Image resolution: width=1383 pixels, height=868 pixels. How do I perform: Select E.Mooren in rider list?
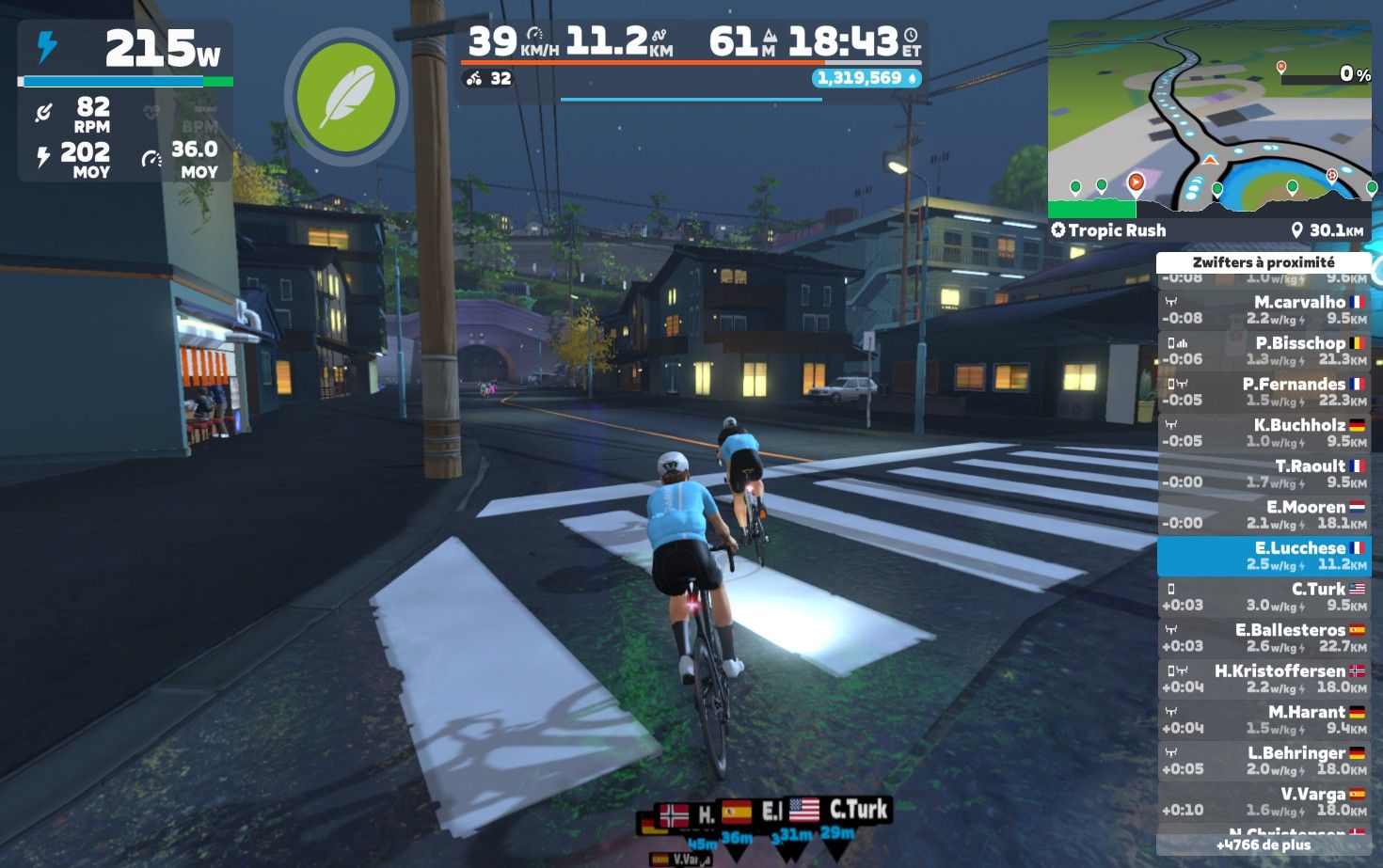click(1264, 514)
